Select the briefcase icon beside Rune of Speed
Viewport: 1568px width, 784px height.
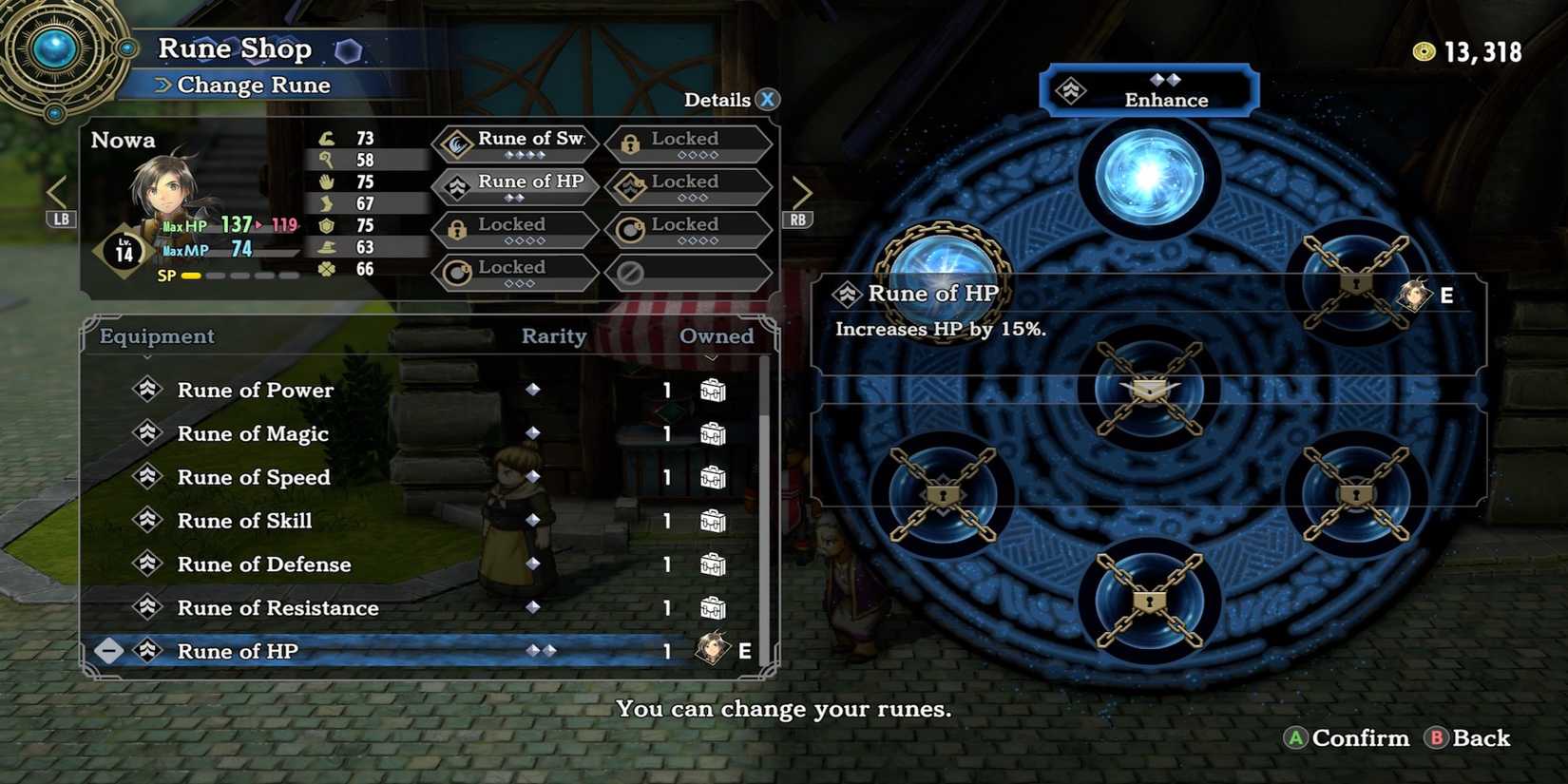[x=715, y=477]
